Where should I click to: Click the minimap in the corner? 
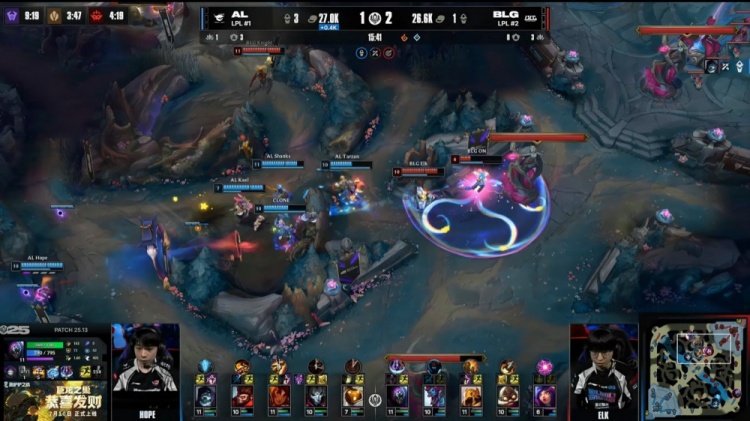point(696,369)
